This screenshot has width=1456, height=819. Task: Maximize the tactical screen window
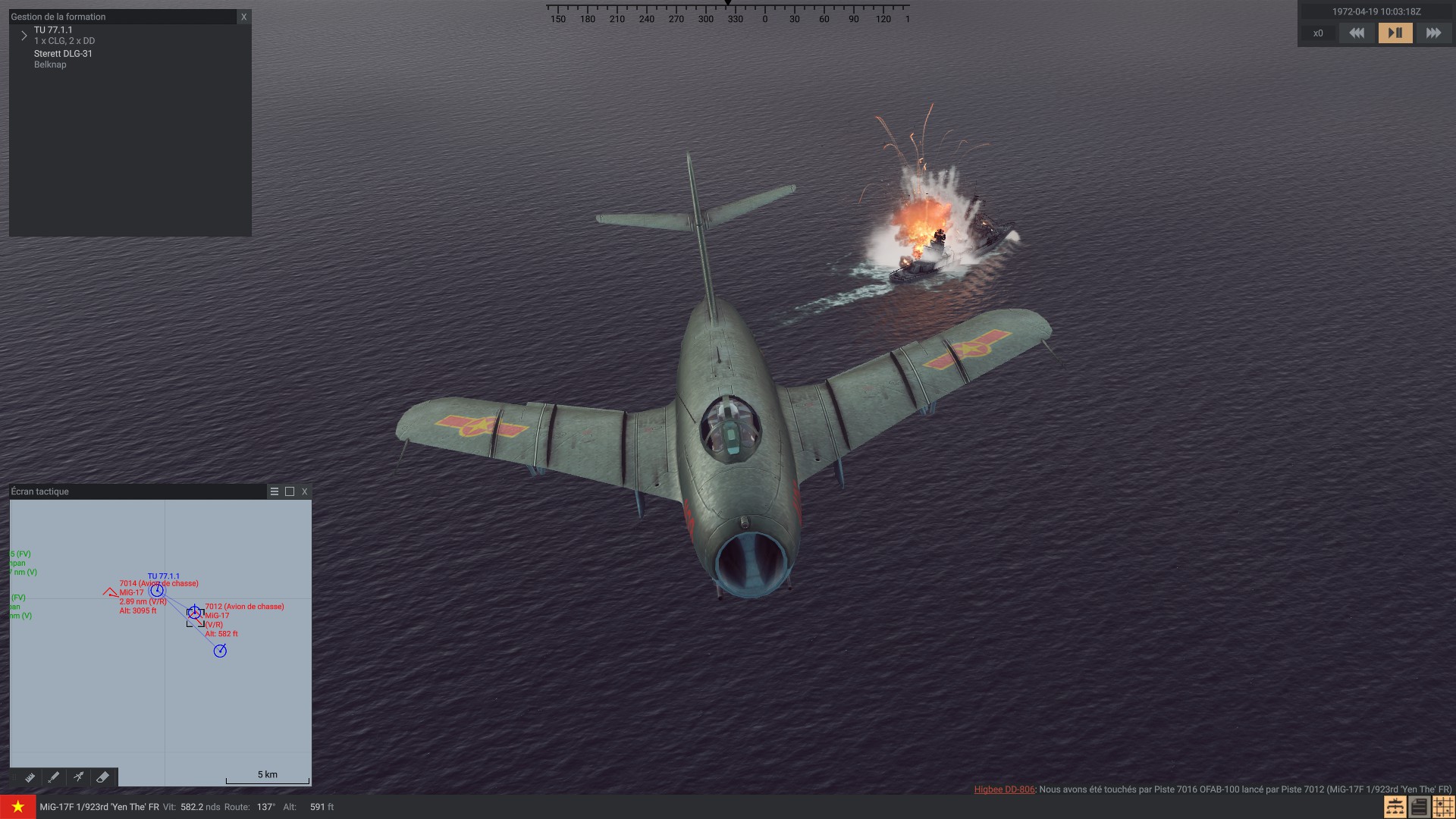pos(290,491)
